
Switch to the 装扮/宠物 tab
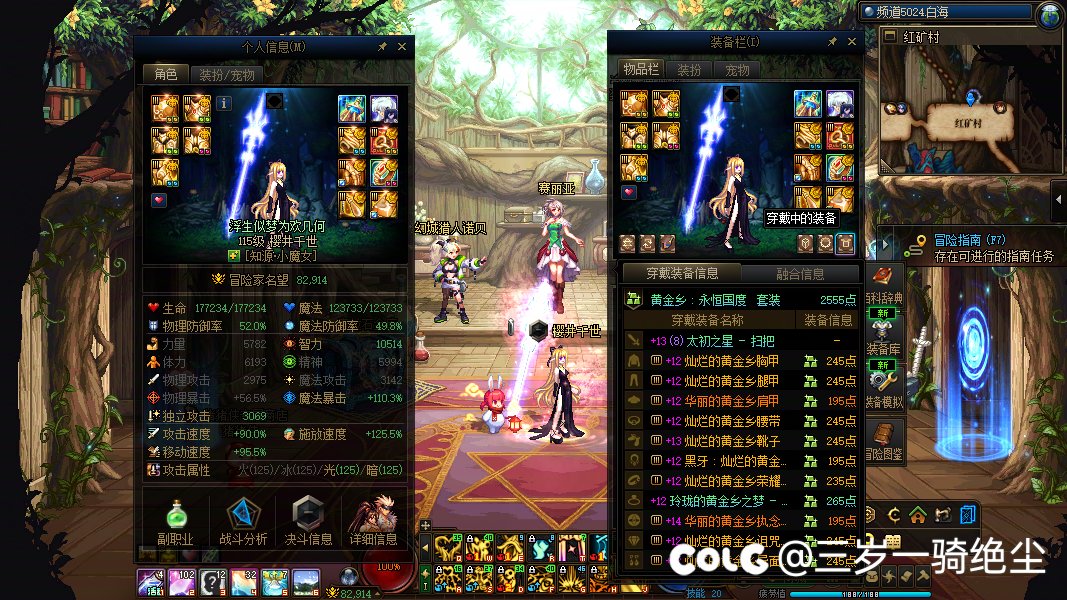tap(225, 74)
